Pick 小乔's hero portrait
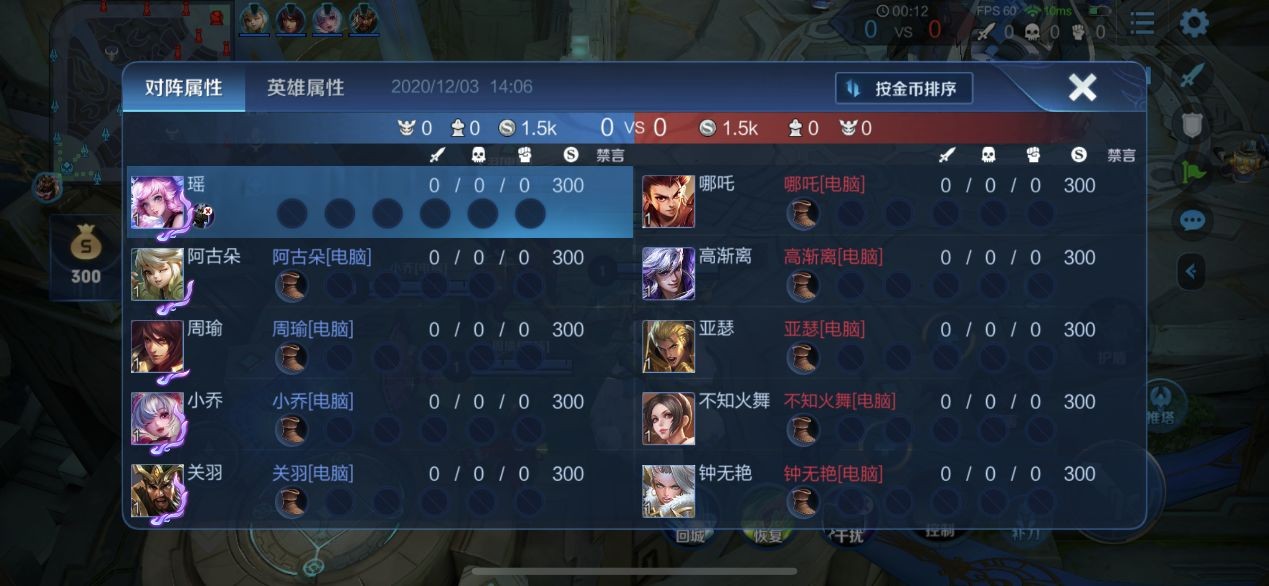1269x586 pixels. coord(158,418)
